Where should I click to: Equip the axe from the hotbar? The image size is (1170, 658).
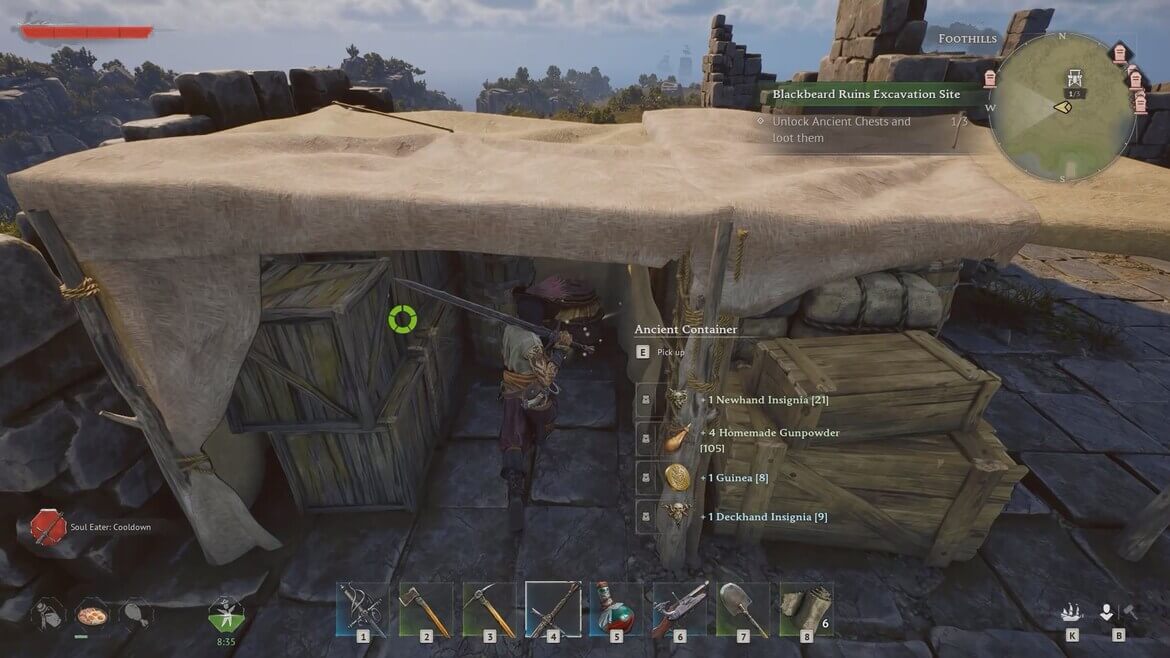[426, 607]
